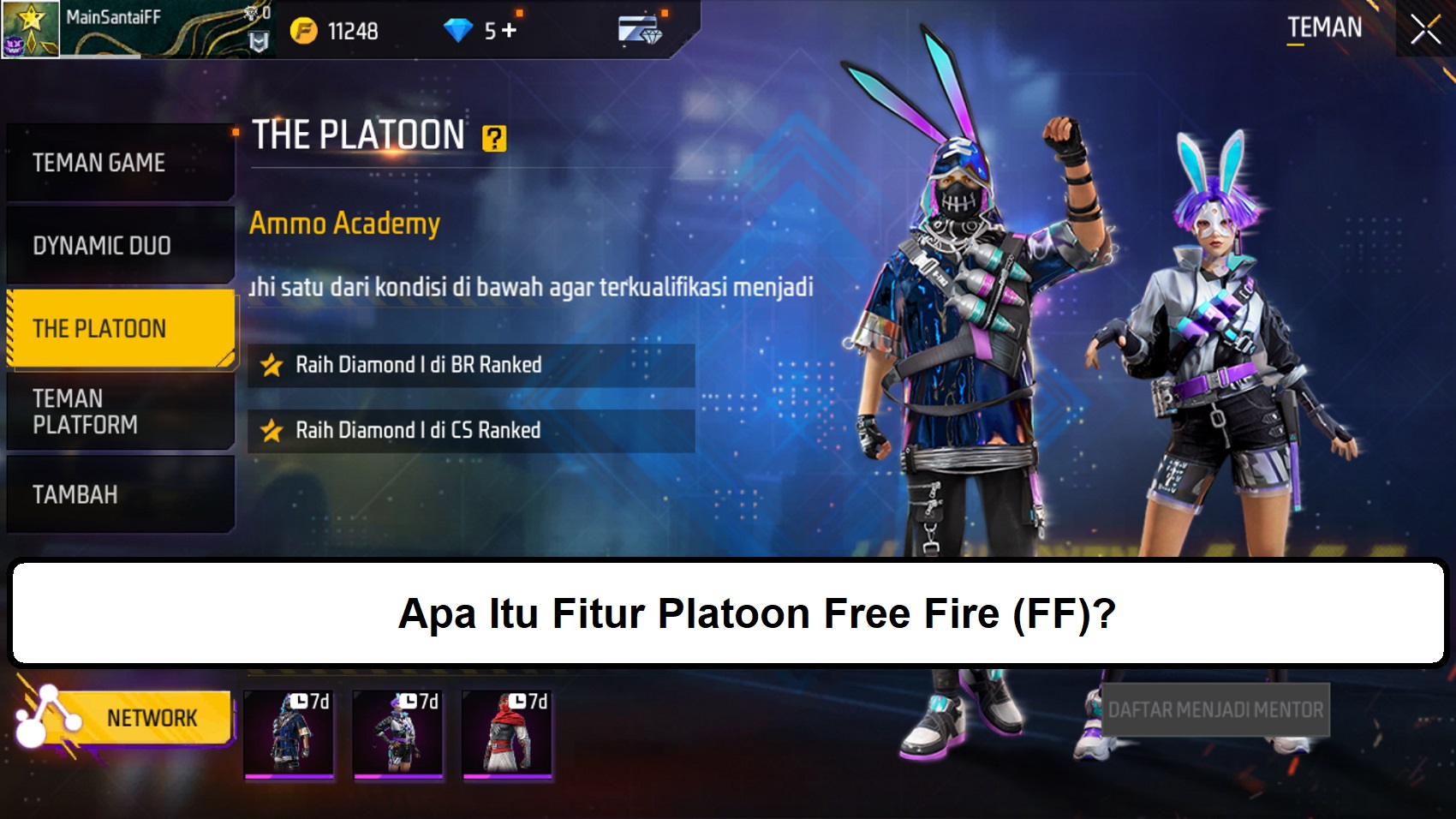
Task: Toggle the Raih Diamond I di CS Ranked condition
Action: 471,430
